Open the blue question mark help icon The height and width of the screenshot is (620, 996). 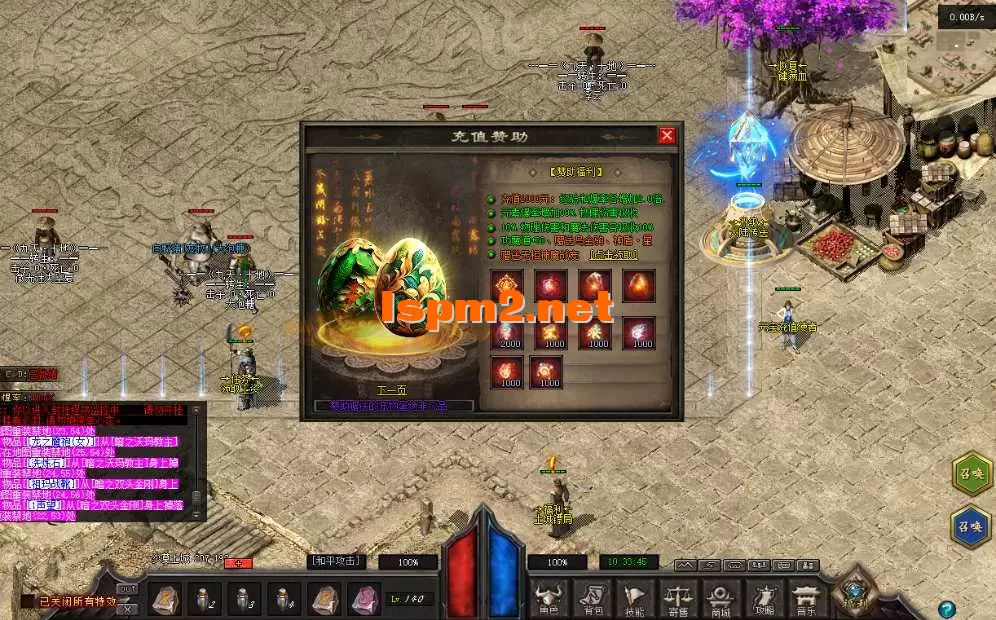(946, 608)
